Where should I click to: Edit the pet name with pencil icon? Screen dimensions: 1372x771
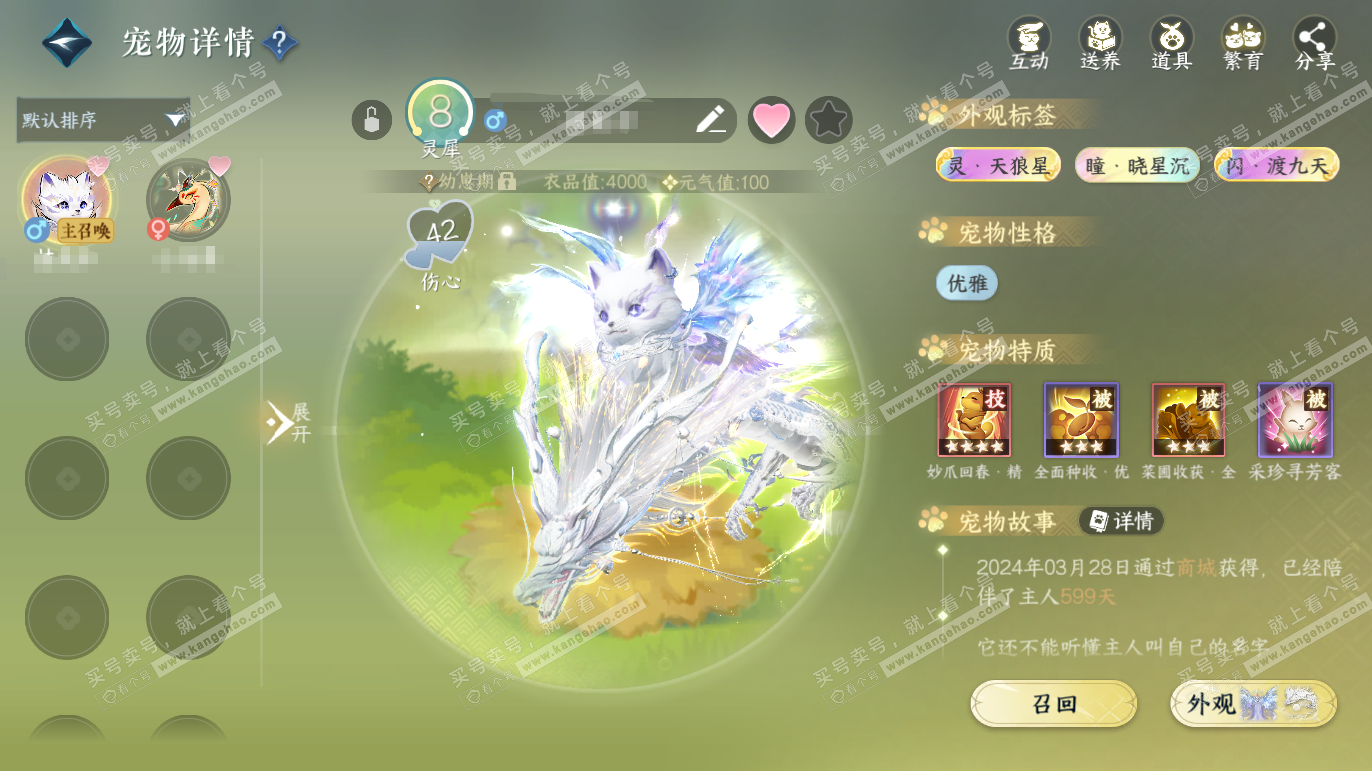[x=710, y=120]
